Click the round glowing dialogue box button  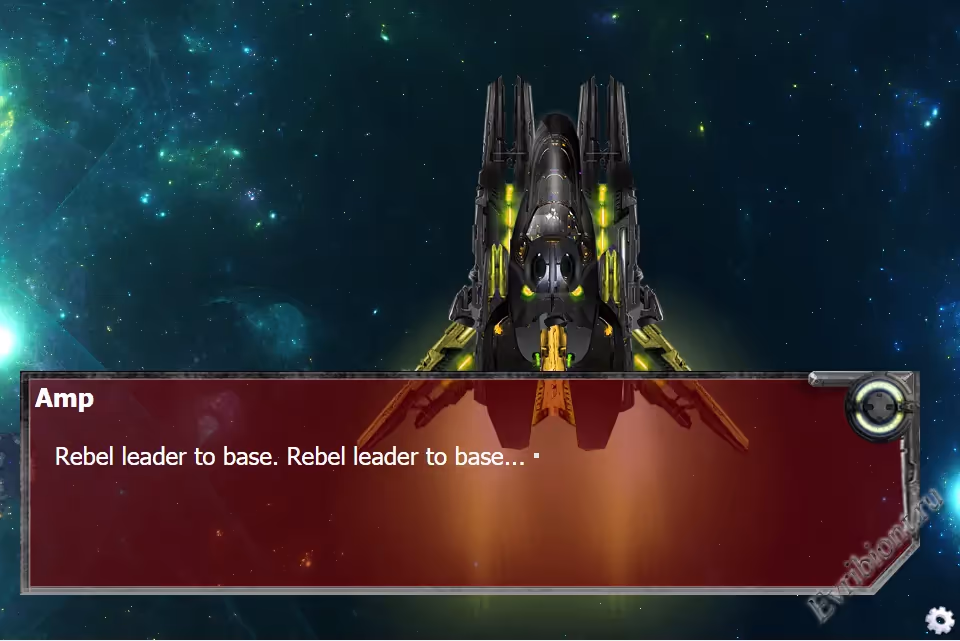pyautogui.click(x=877, y=408)
